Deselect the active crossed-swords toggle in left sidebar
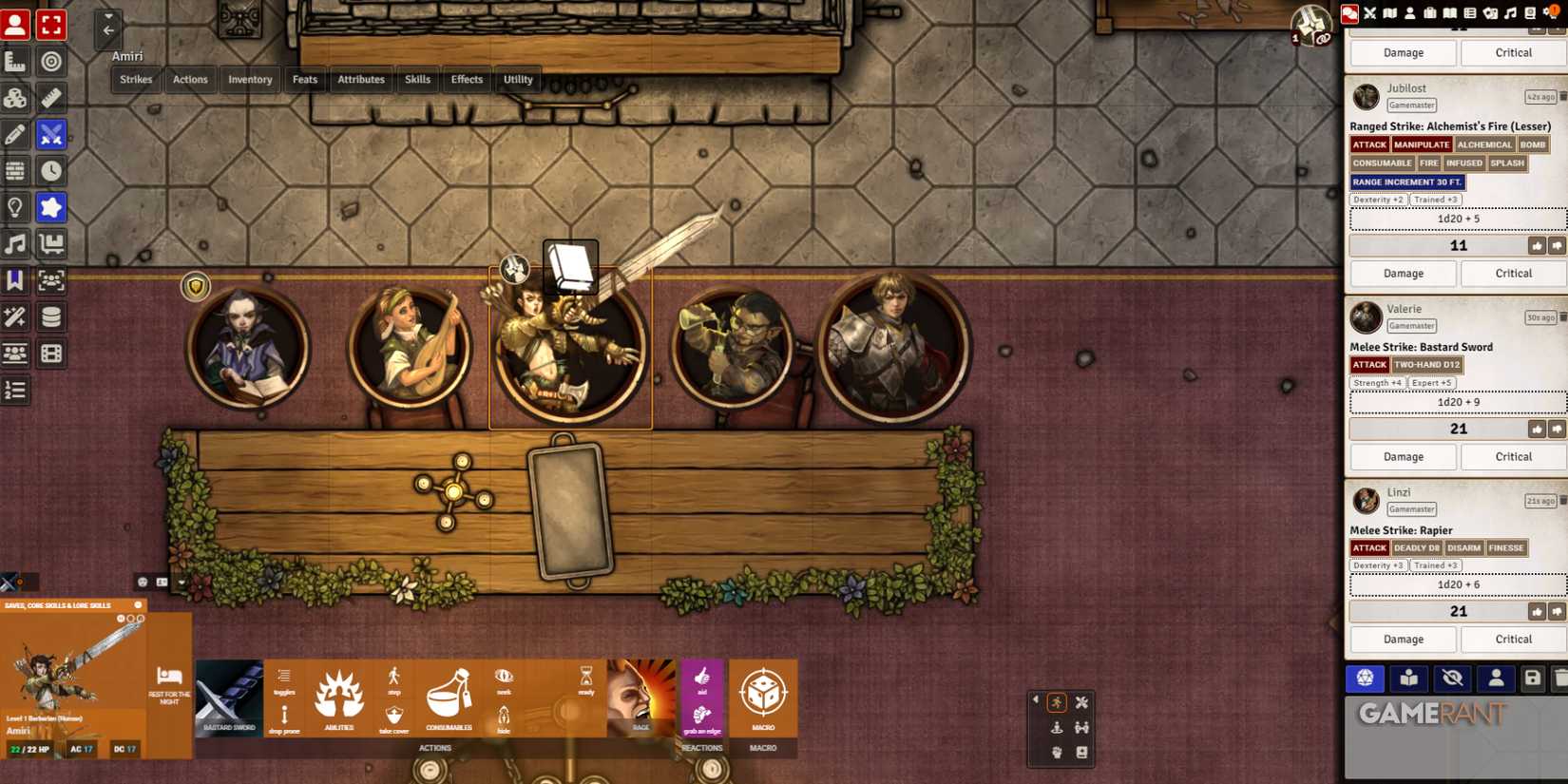1568x784 pixels. click(50, 135)
